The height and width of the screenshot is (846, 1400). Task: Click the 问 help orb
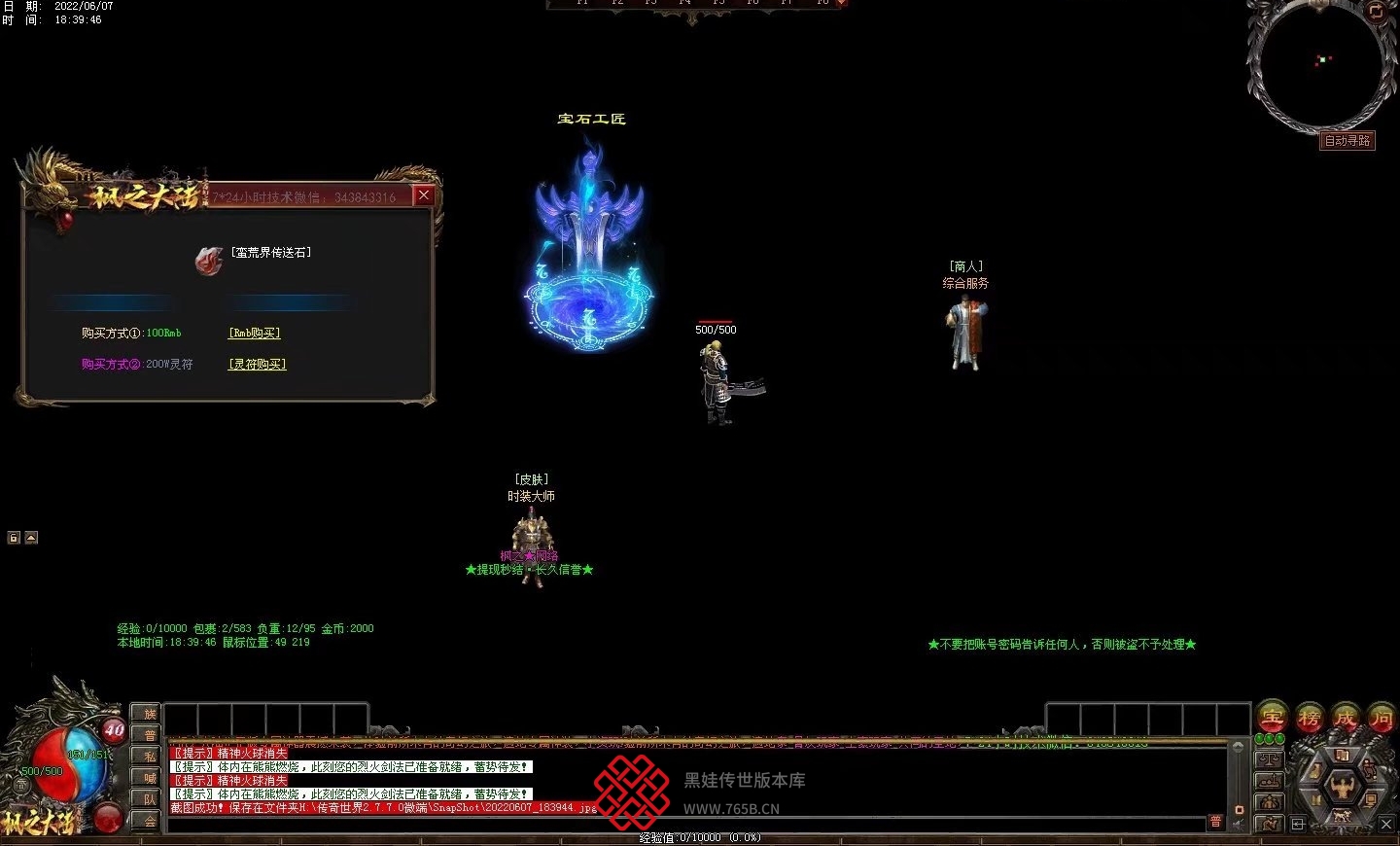(x=1382, y=719)
